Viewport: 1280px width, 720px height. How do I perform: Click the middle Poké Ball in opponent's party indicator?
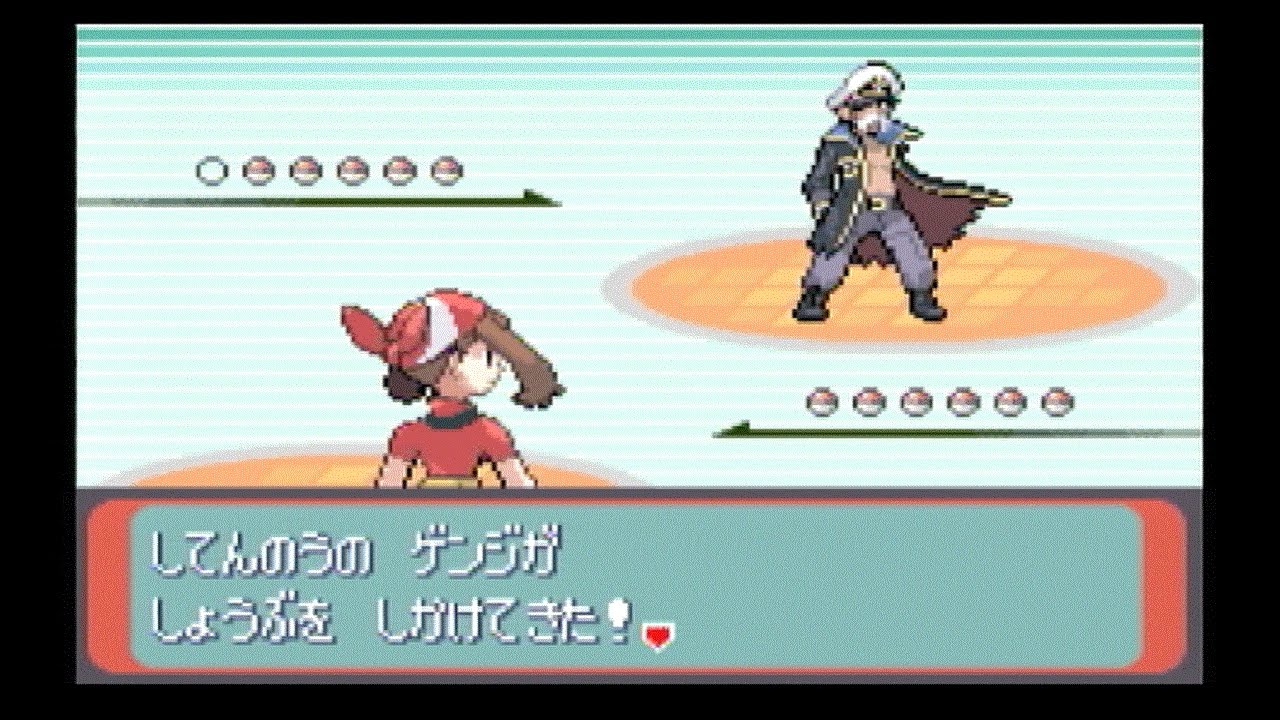point(330,172)
